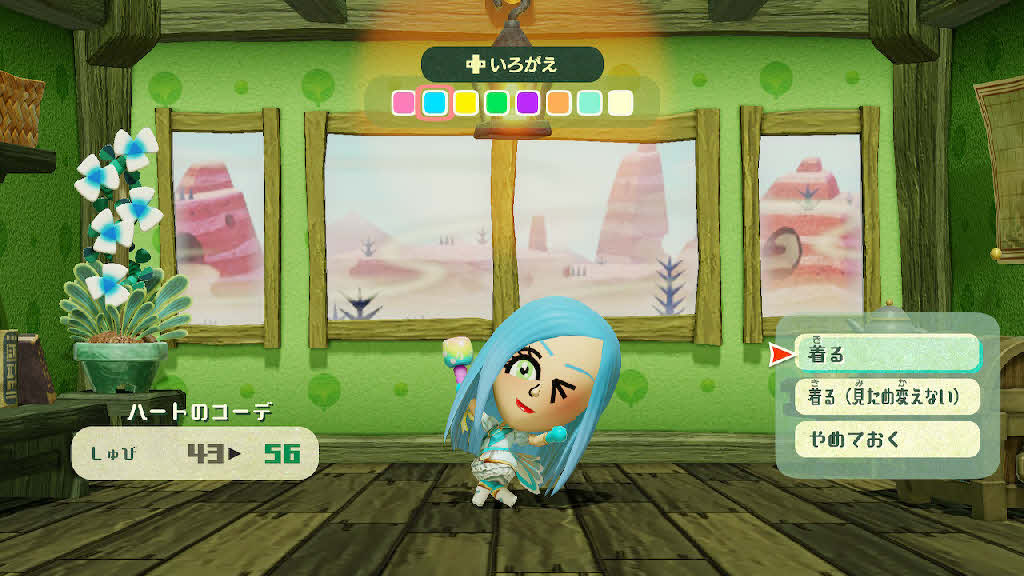Pick the pale cream swatch

coord(620,103)
